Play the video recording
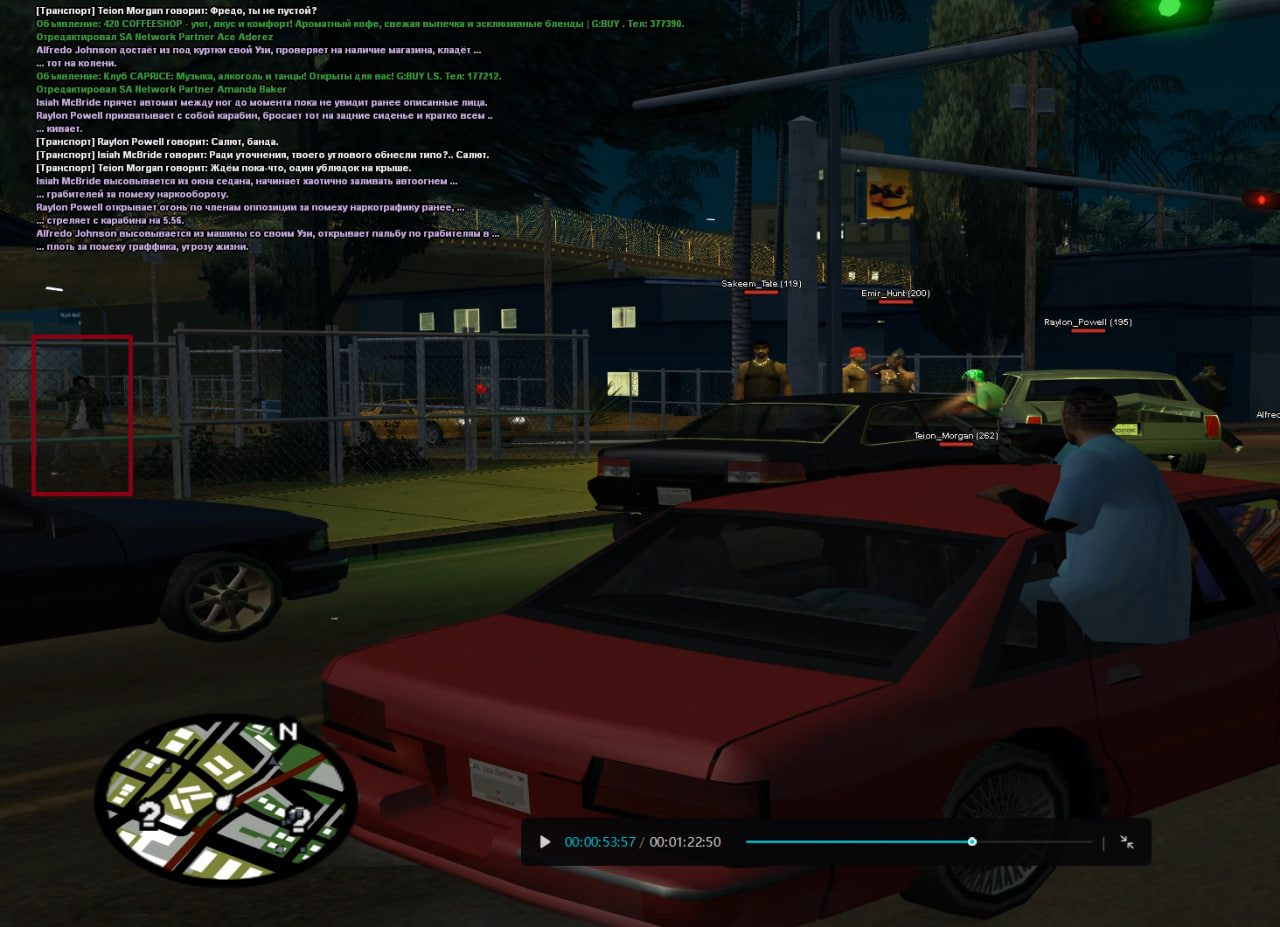Image resolution: width=1280 pixels, height=927 pixels. 545,842
